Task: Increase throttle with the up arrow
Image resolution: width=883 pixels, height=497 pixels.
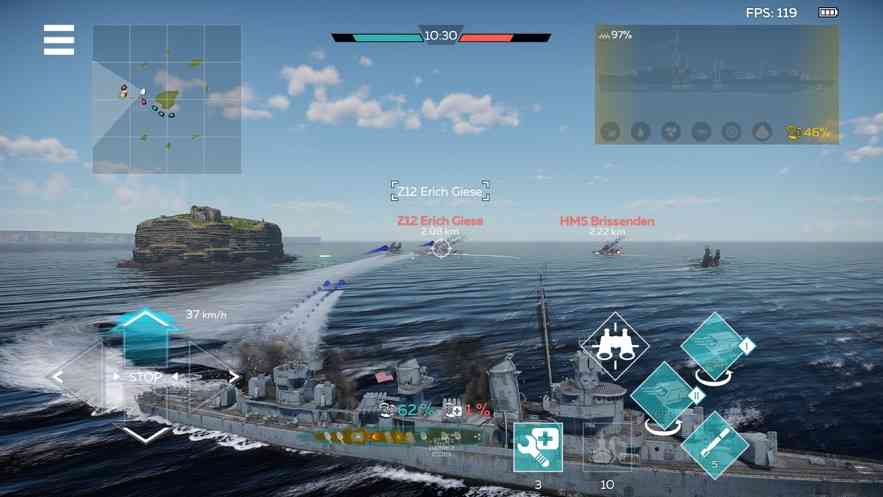Action: pos(146,321)
